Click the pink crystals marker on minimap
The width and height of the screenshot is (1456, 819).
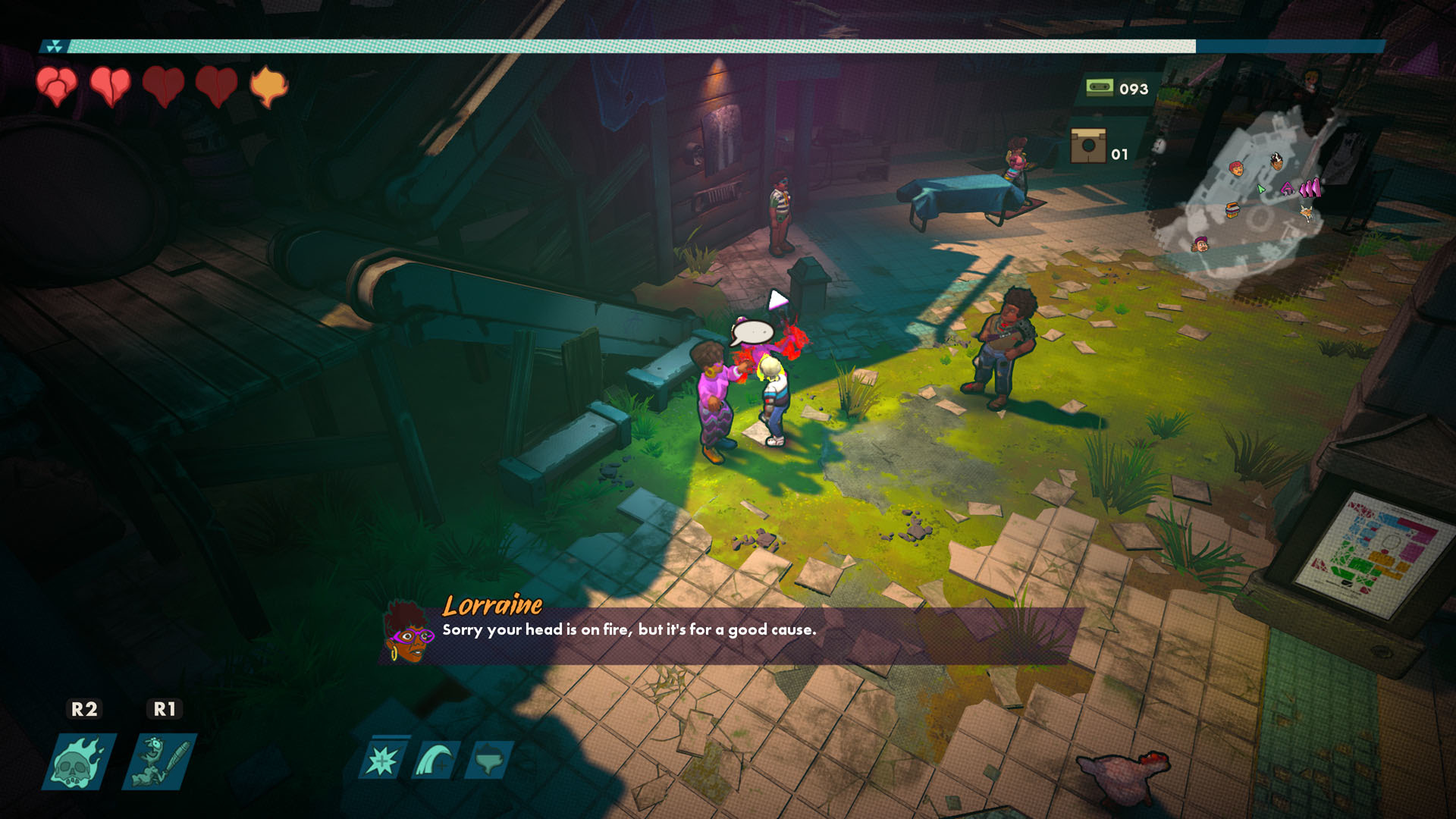tap(1310, 187)
